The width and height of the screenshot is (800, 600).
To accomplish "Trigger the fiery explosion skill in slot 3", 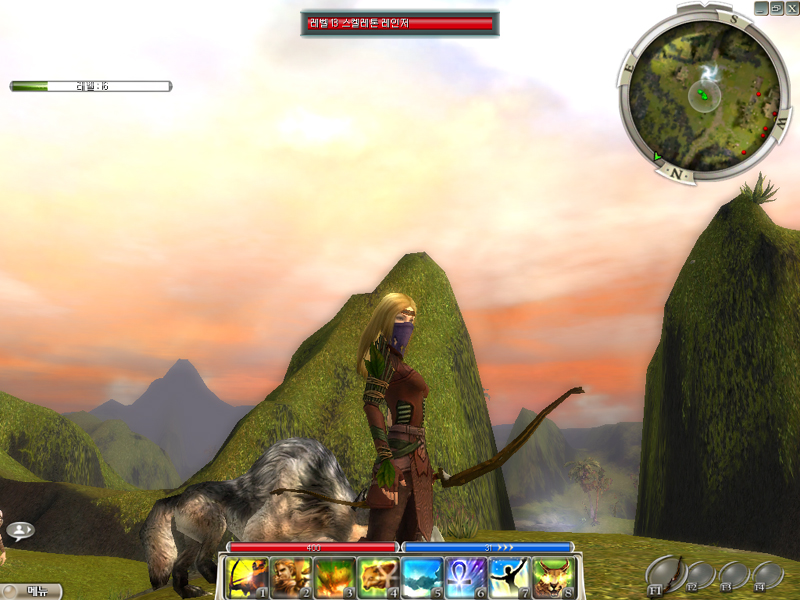I will tap(333, 577).
